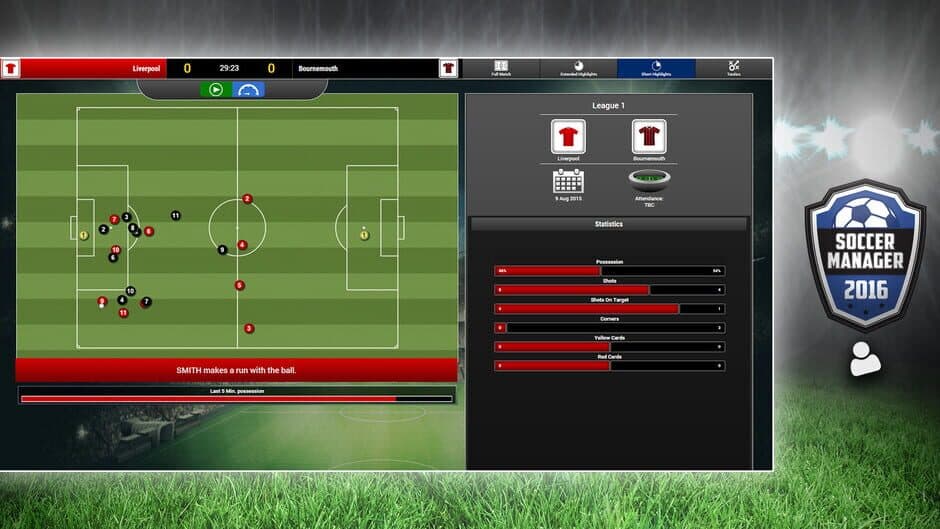The height and width of the screenshot is (529, 940).
Task: Adjust match speed with the blue gauge button
Action: [x=248, y=90]
